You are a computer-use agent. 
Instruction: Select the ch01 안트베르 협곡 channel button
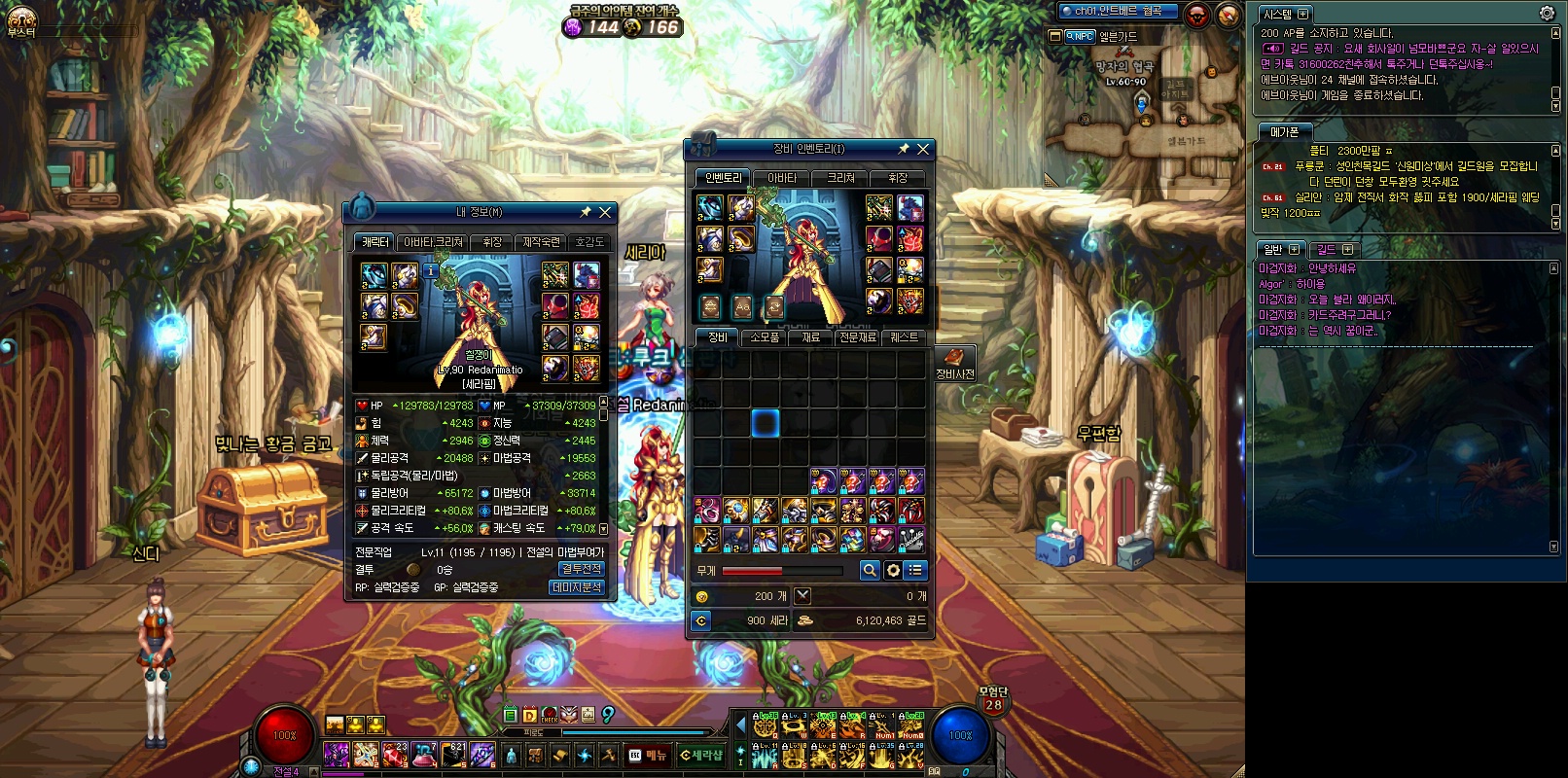pos(1119,12)
